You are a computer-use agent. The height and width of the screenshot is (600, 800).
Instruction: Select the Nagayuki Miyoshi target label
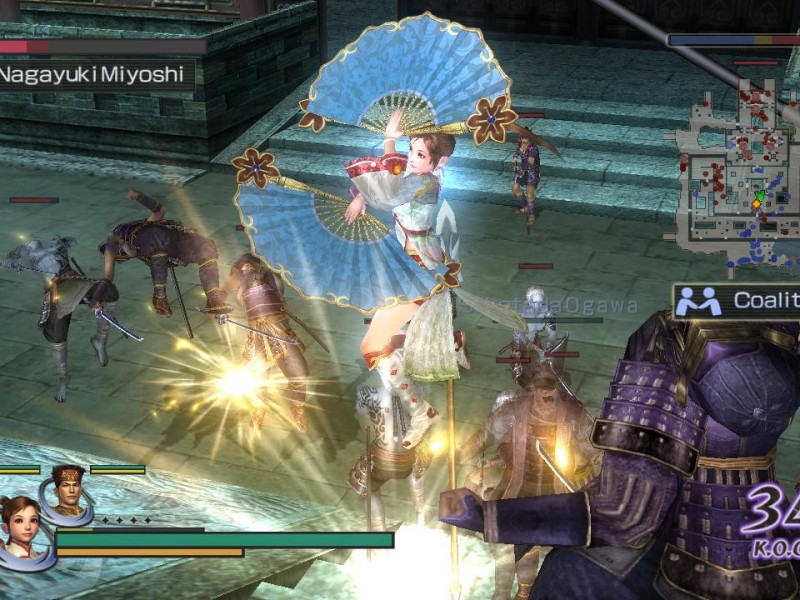click(95, 74)
